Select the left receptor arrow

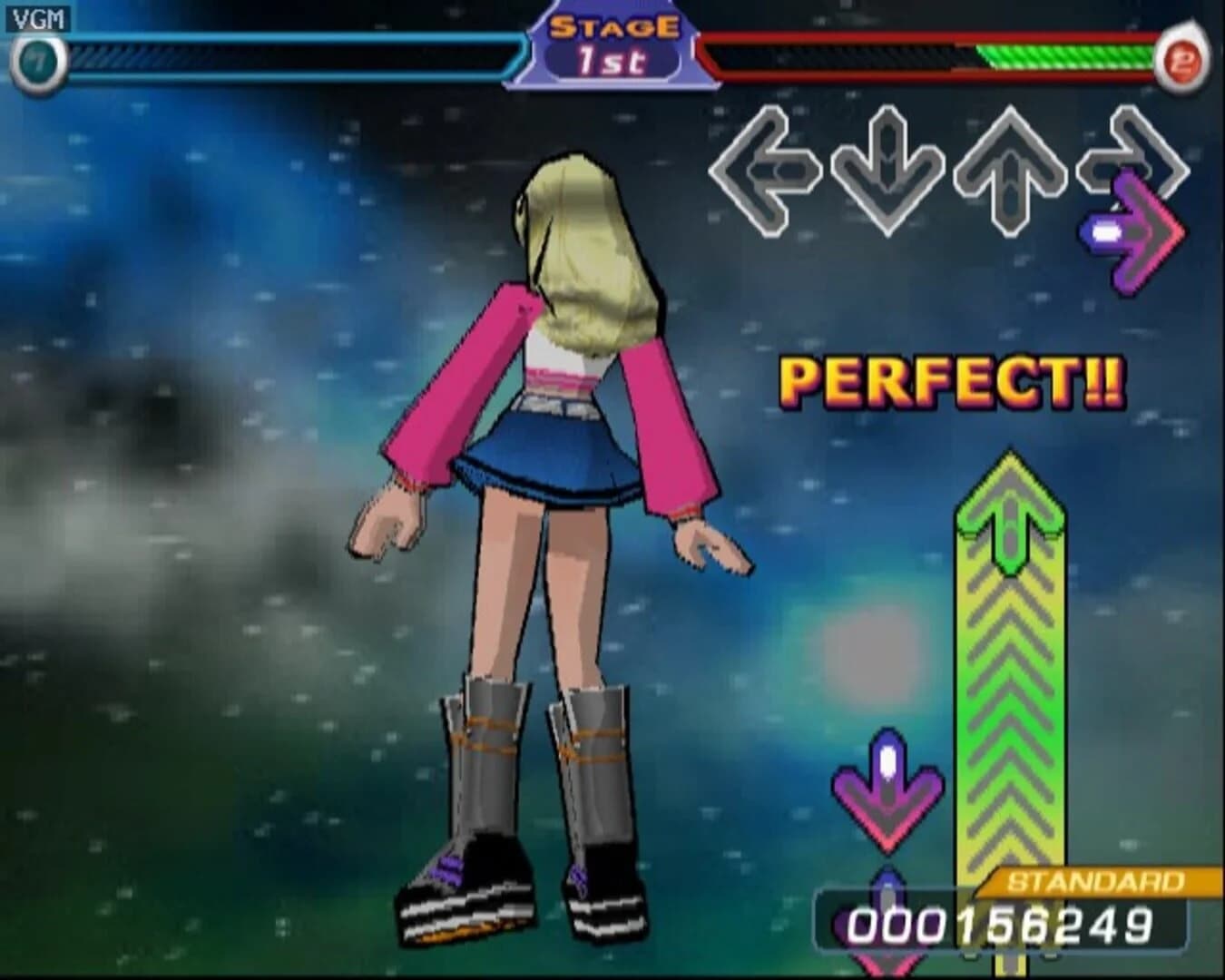tap(765, 172)
